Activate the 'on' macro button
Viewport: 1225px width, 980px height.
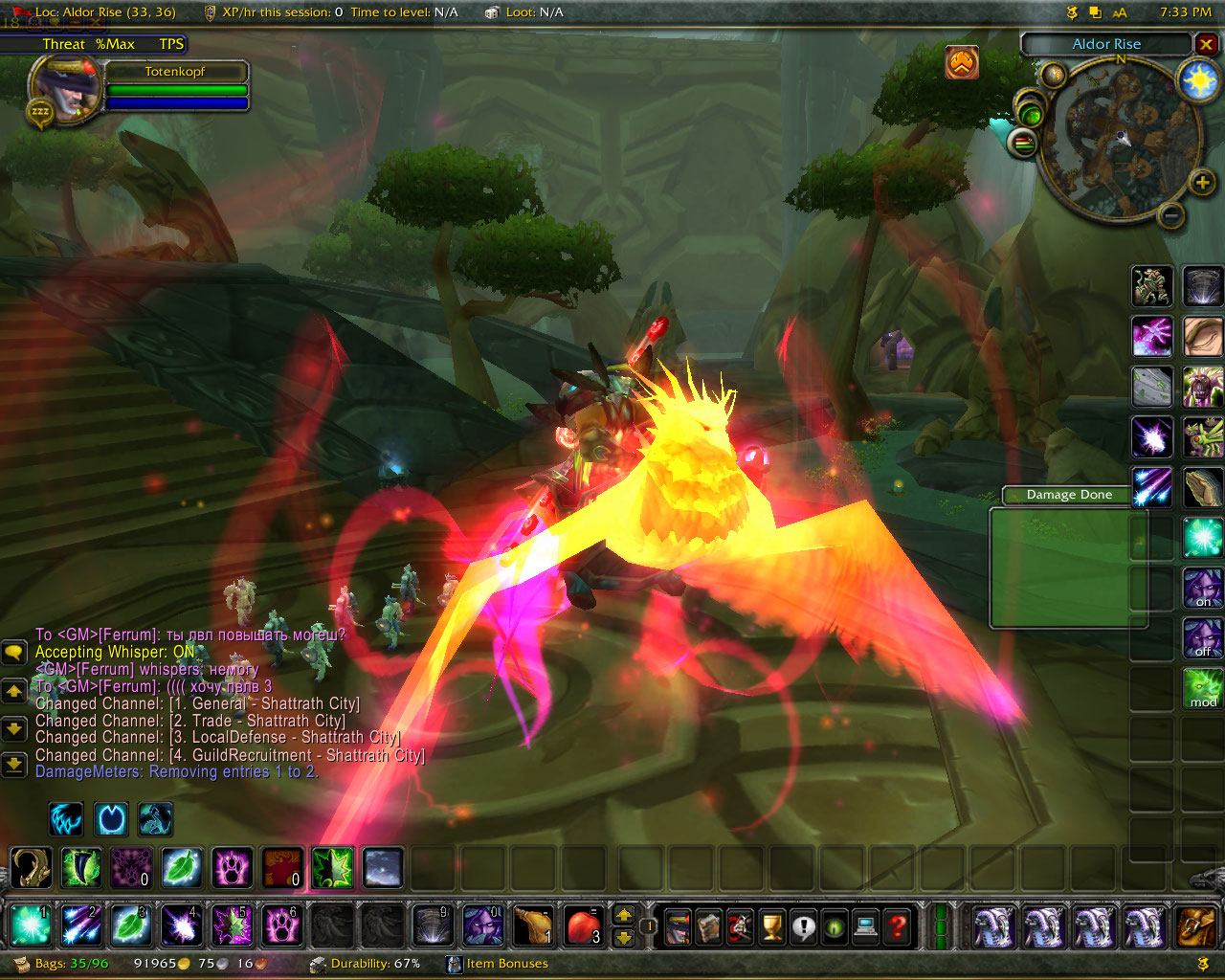[x=1203, y=588]
